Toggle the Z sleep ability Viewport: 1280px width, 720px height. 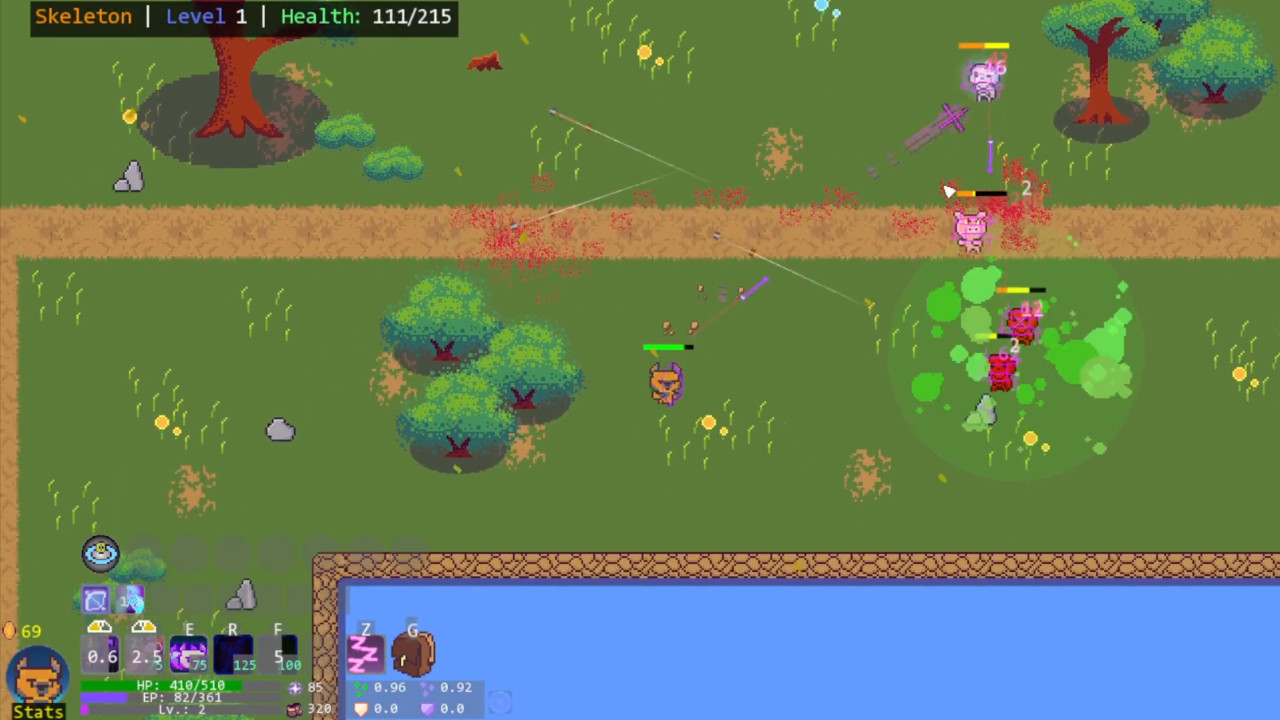[x=365, y=654]
